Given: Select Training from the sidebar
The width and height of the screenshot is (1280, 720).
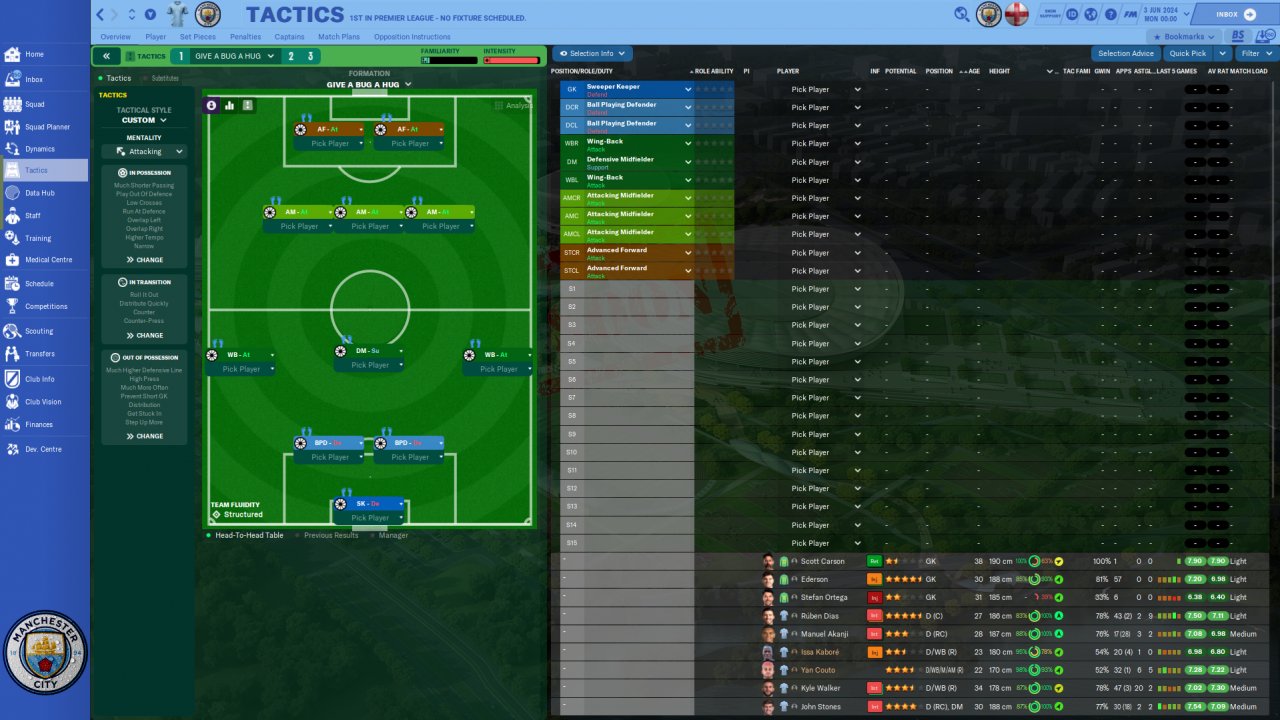Looking at the screenshot, I should (x=38, y=238).
